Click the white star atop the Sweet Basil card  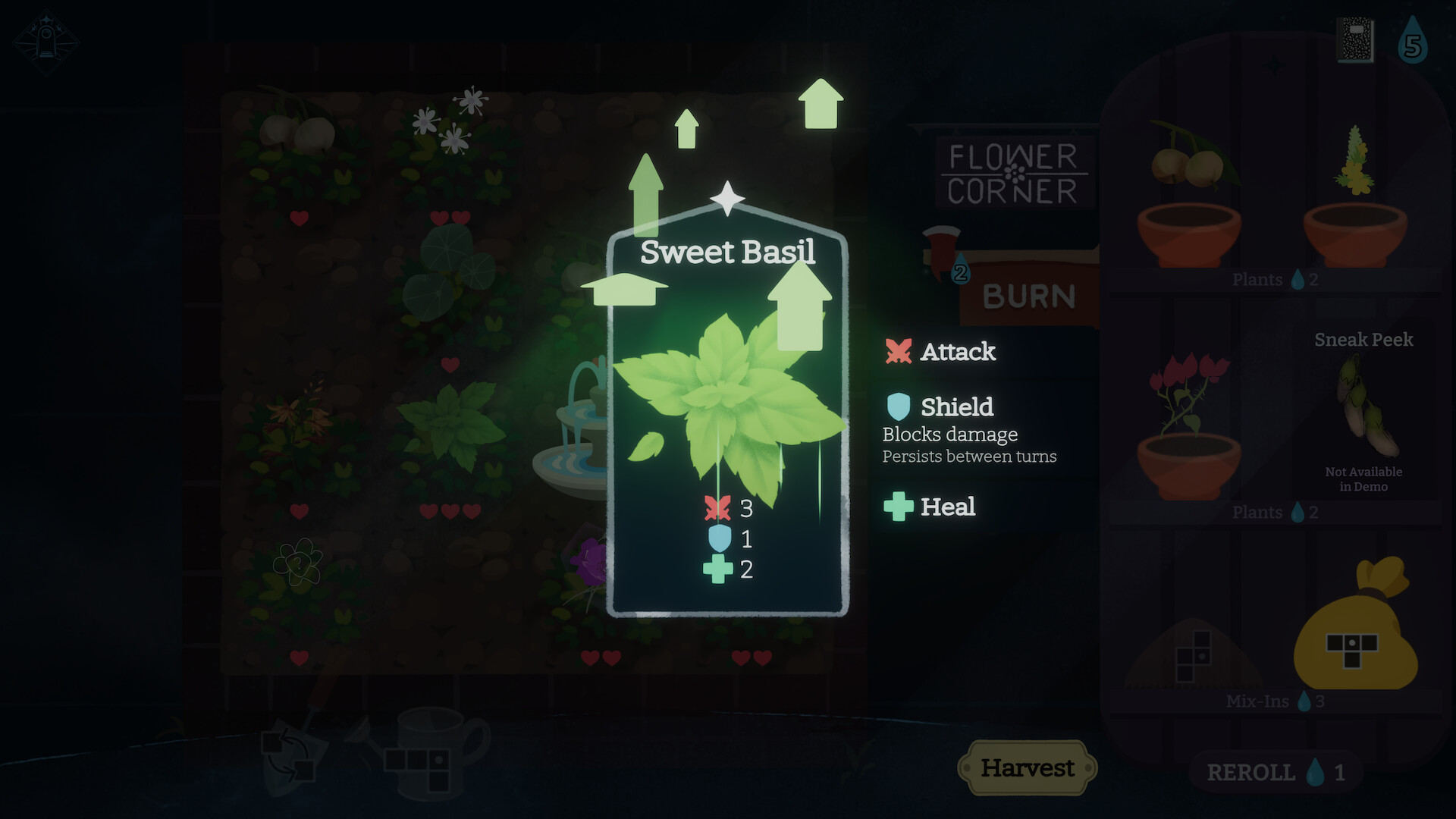point(727,199)
